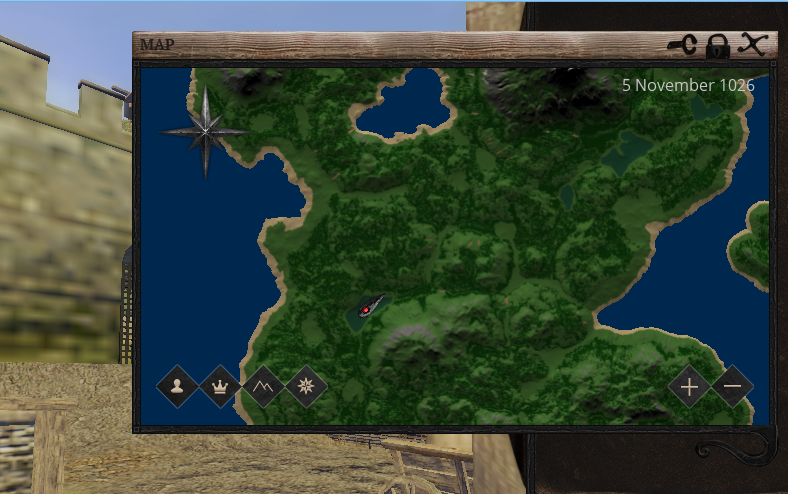Click the red player marker on the map
This screenshot has height=494, width=788.
point(367,311)
